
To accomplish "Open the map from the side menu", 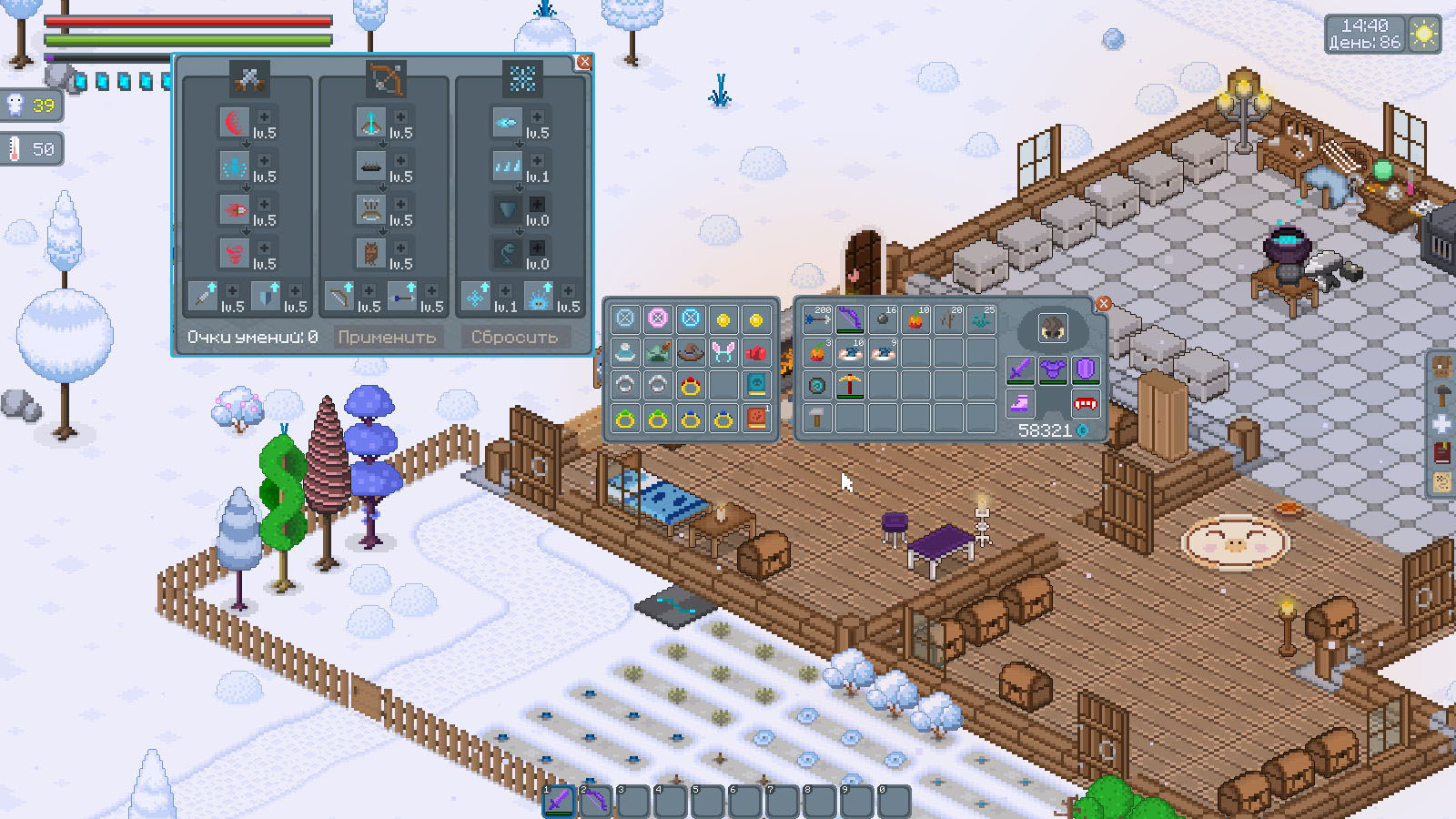I will pos(1442,482).
